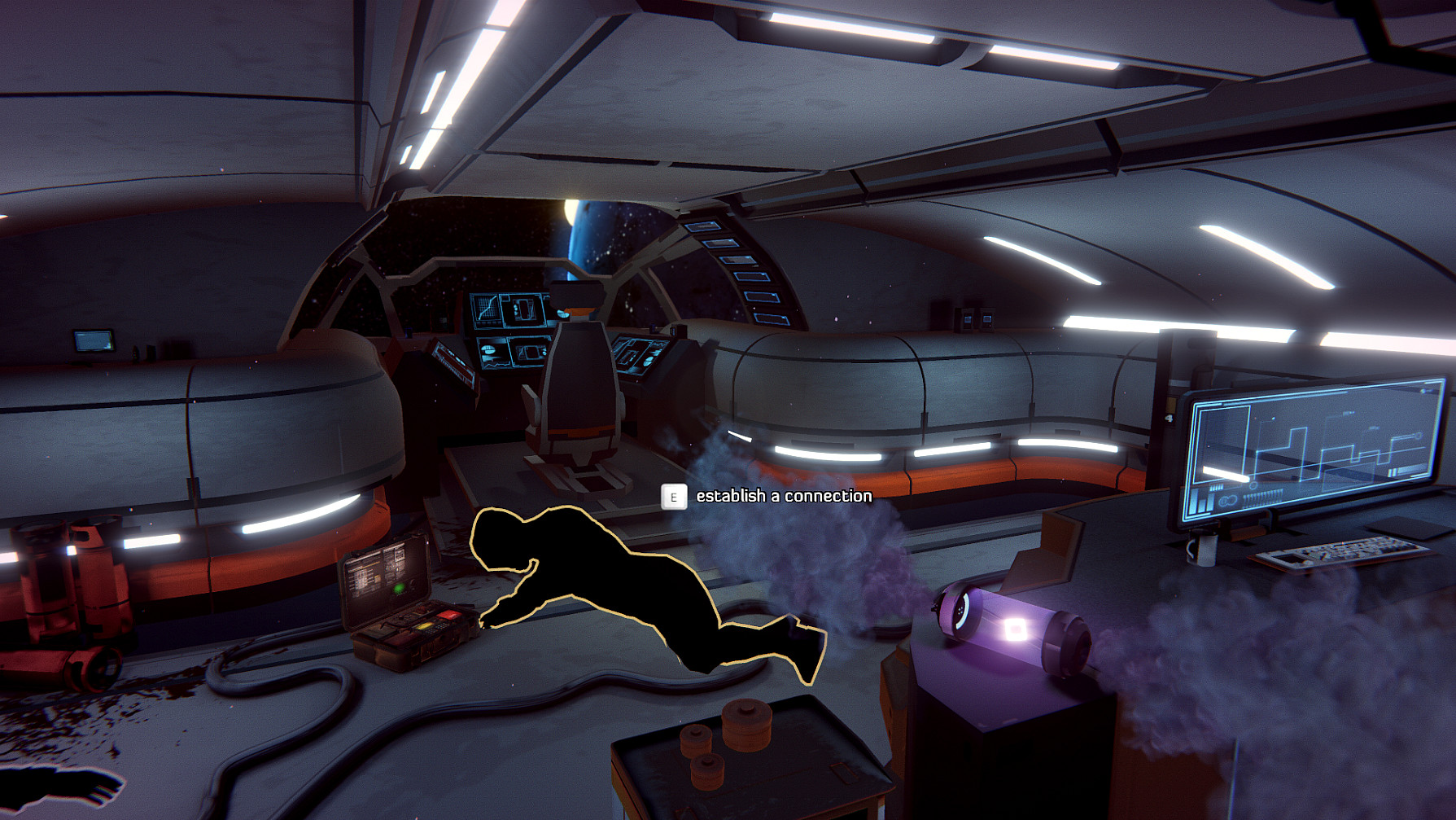
Task: Toggle the yellow keypad module in the toolkit case
Action: 425,626
